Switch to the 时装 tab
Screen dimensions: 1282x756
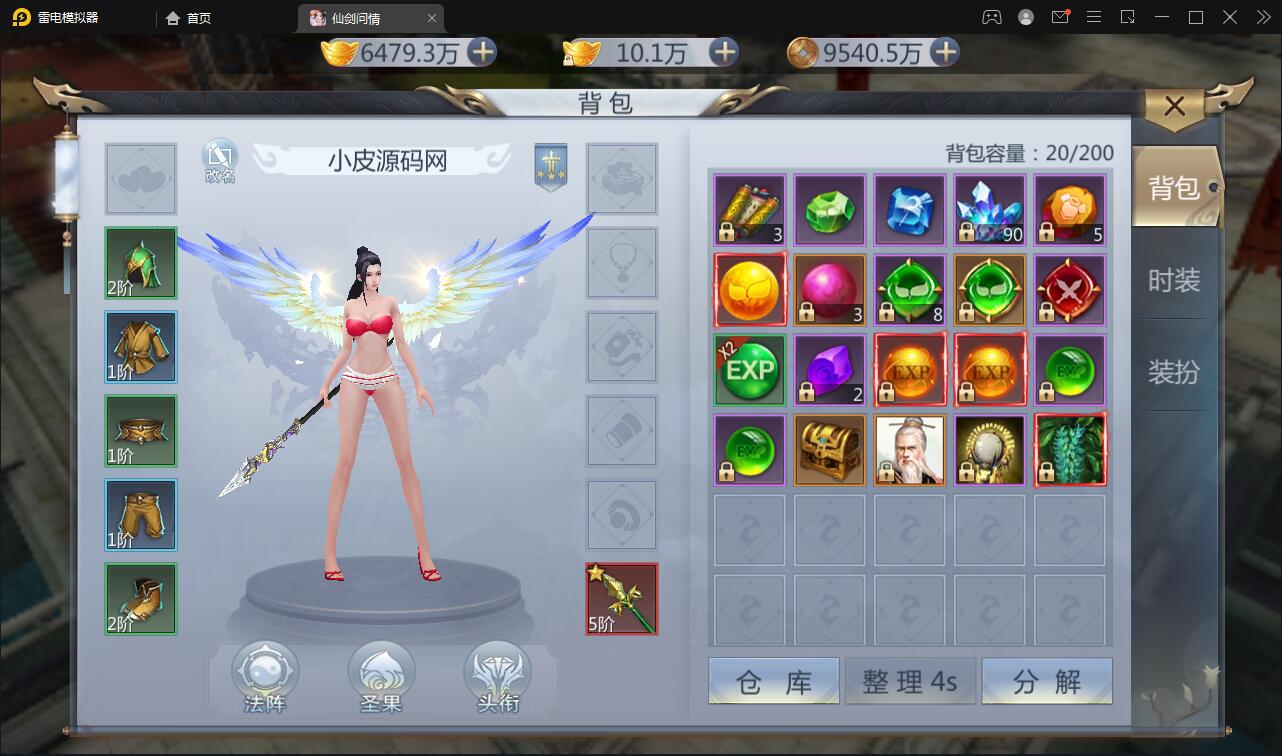[x=1177, y=281]
